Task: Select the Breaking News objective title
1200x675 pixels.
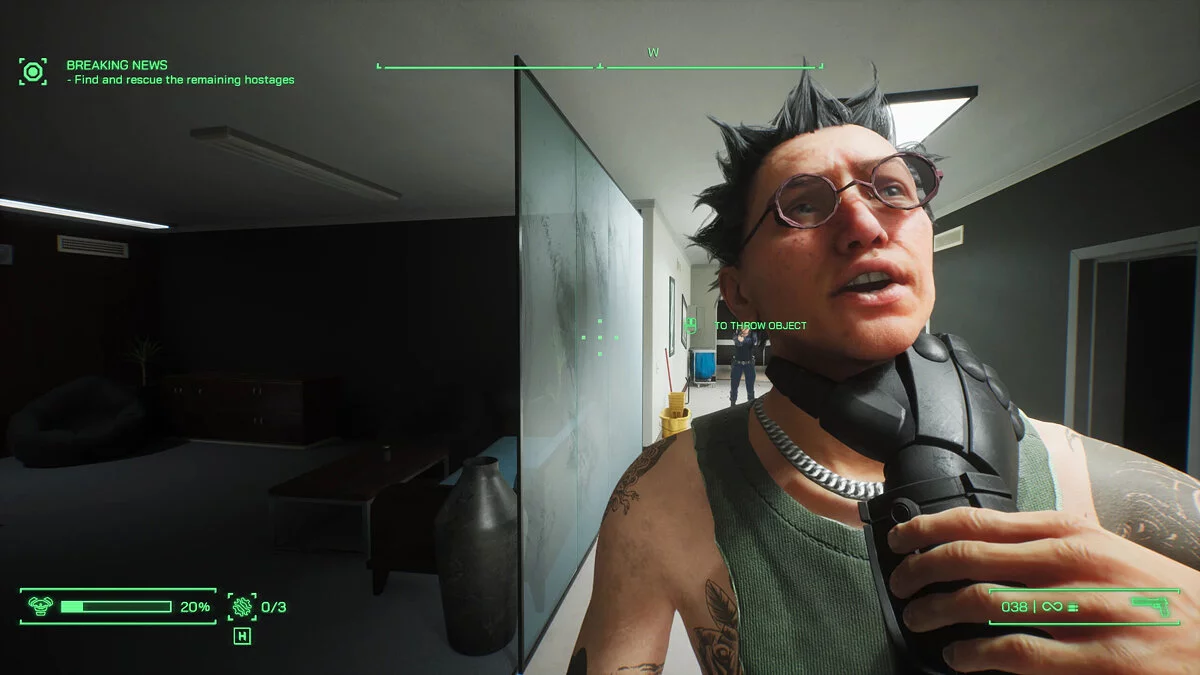Action: pyautogui.click(x=117, y=65)
